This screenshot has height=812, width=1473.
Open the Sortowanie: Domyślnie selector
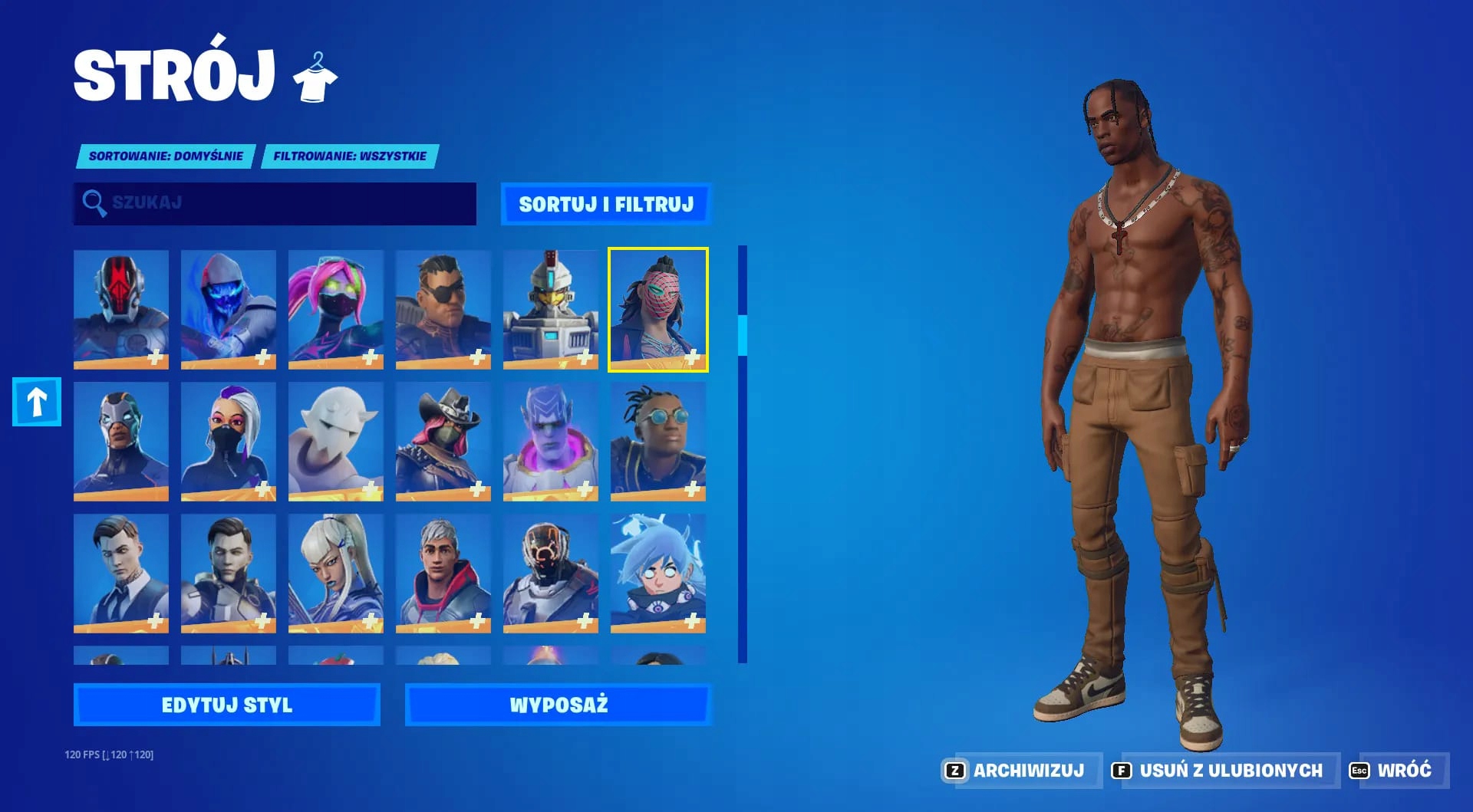pyautogui.click(x=166, y=156)
